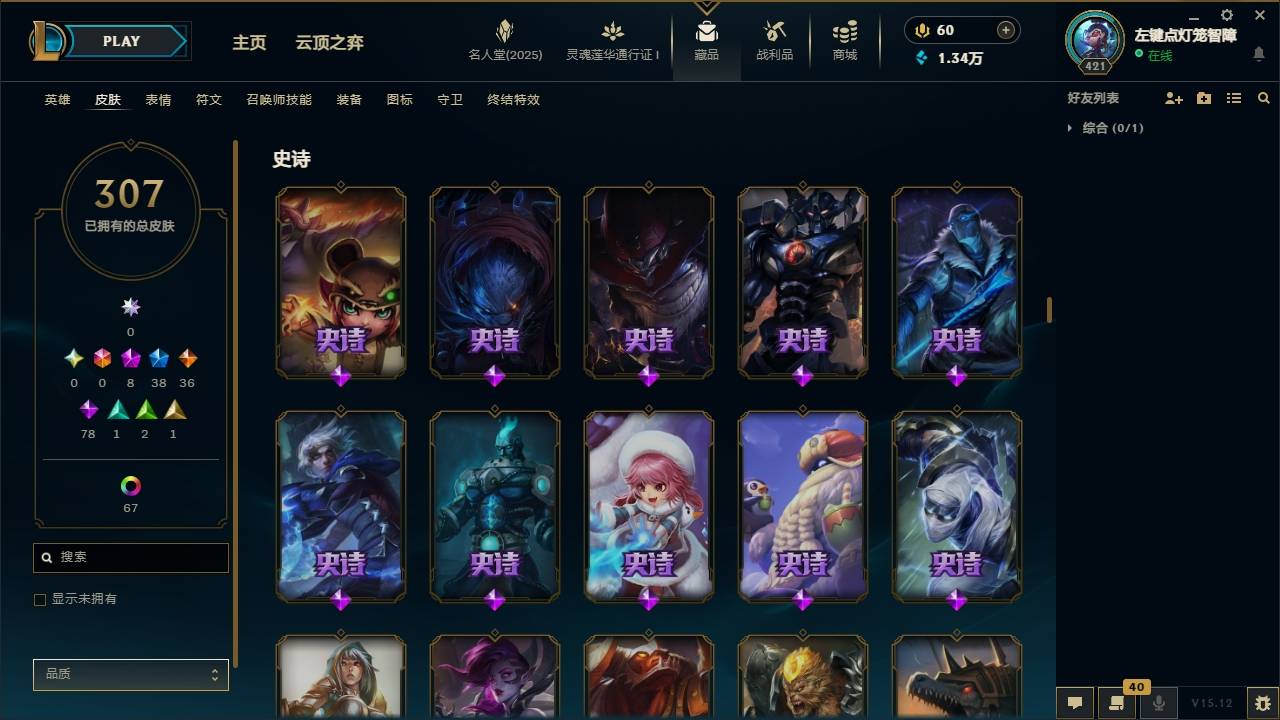
Task: Open the 战利品 (Loot) page via its icon
Action: pos(775,33)
